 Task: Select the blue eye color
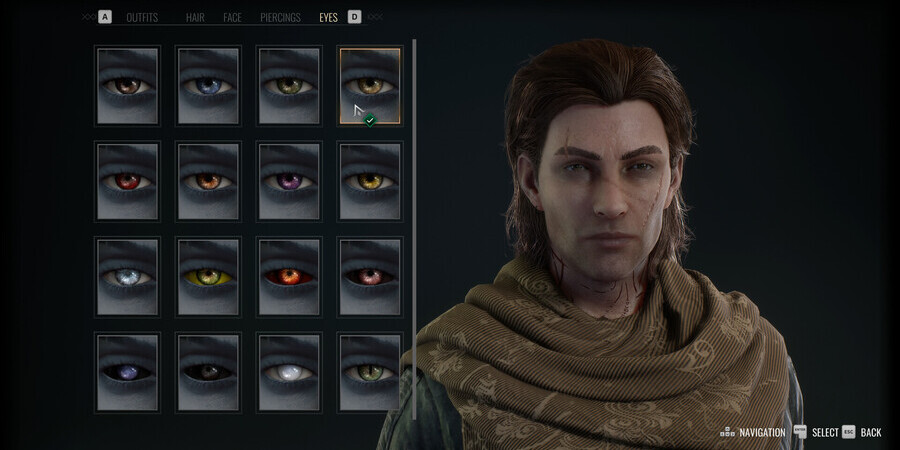pyautogui.click(x=208, y=86)
